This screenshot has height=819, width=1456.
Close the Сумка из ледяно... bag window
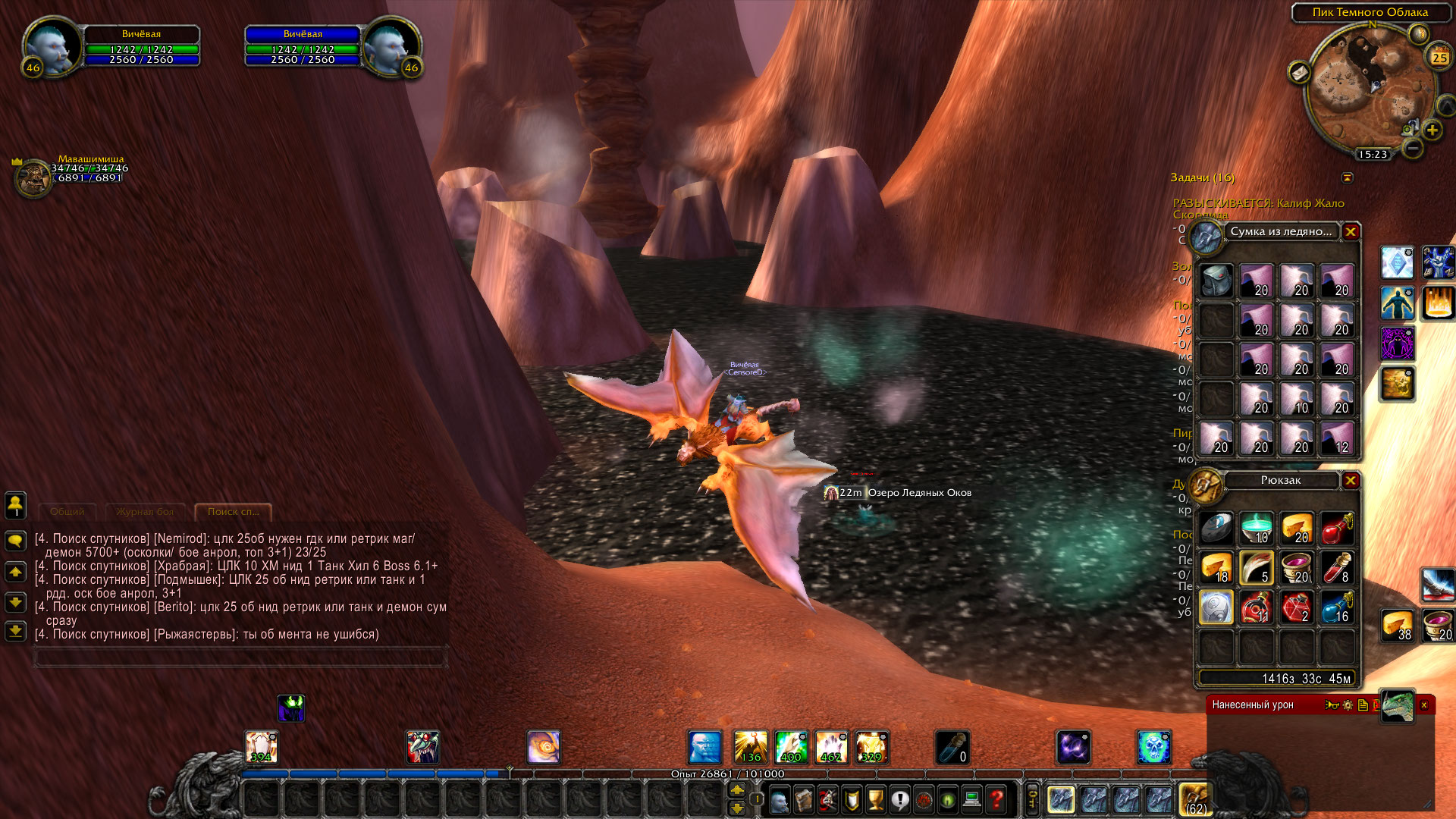(x=1351, y=232)
